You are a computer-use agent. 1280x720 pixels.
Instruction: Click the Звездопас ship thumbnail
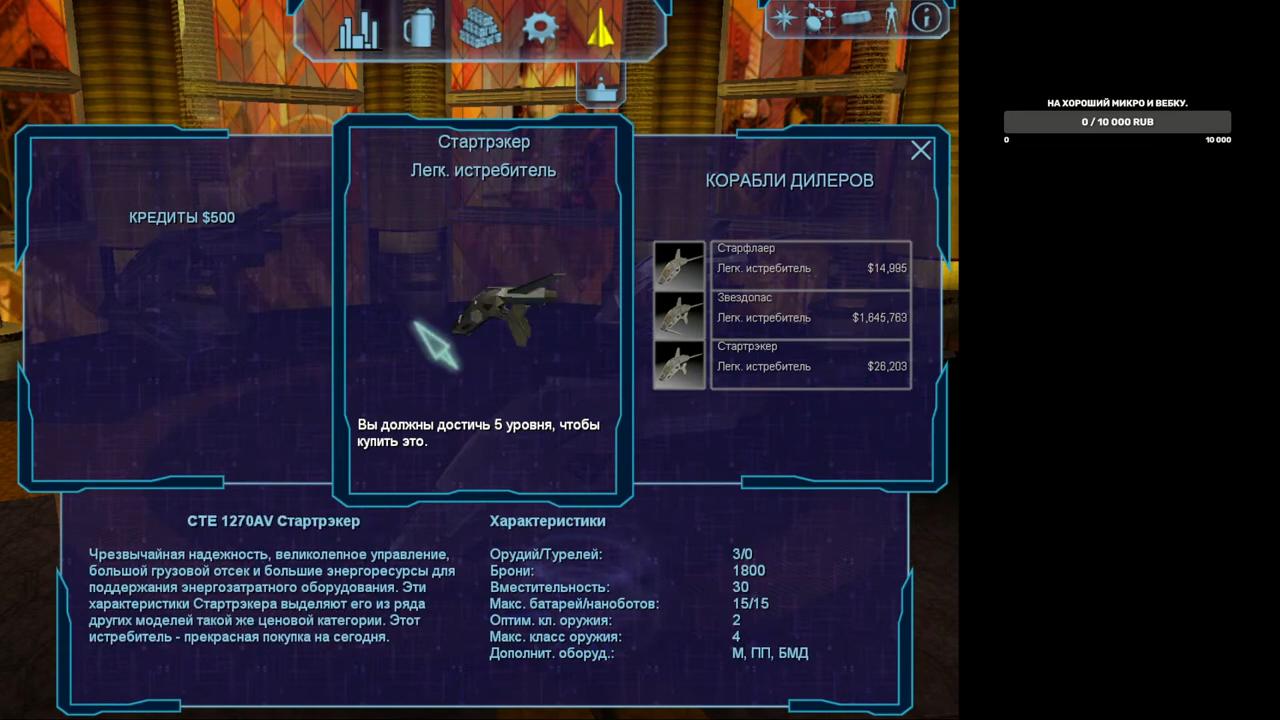tap(679, 315)
